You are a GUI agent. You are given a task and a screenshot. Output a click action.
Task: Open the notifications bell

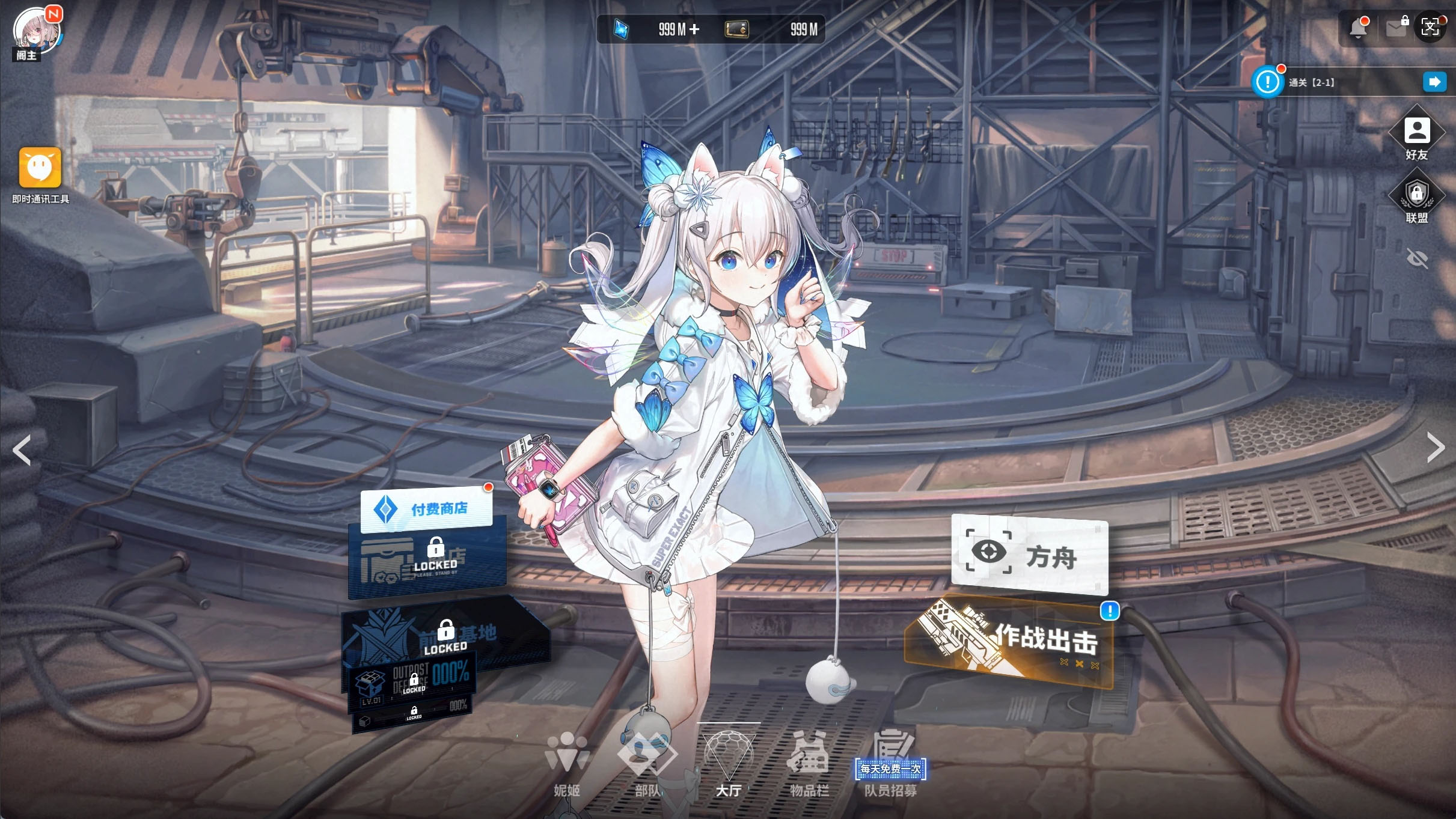pyautogui.click(x=1357, y=28)
